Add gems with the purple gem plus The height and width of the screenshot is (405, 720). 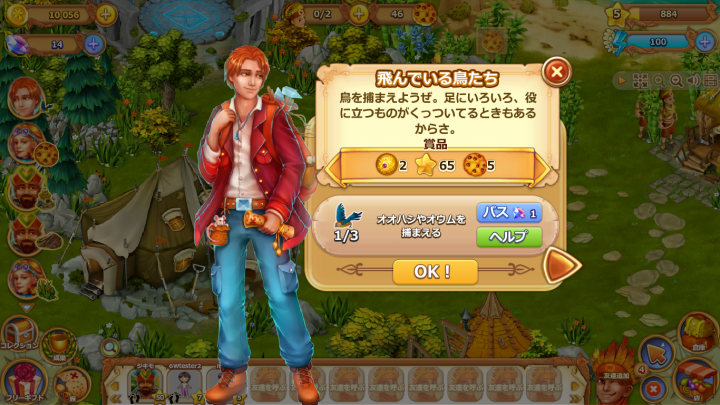[93, 43]
